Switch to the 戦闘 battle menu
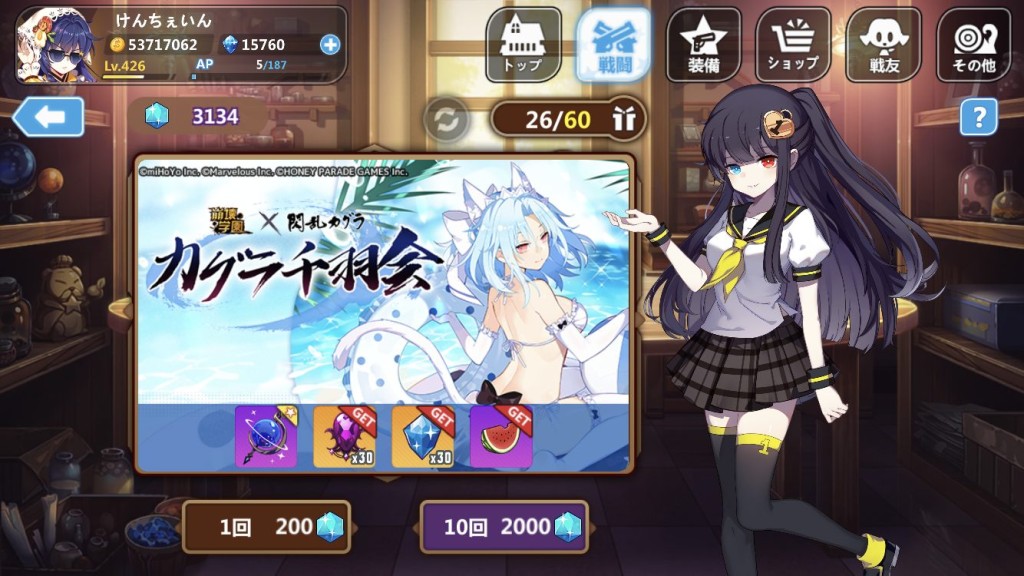This screenshot has width=1024, height=576. click(x=613, y=45)
